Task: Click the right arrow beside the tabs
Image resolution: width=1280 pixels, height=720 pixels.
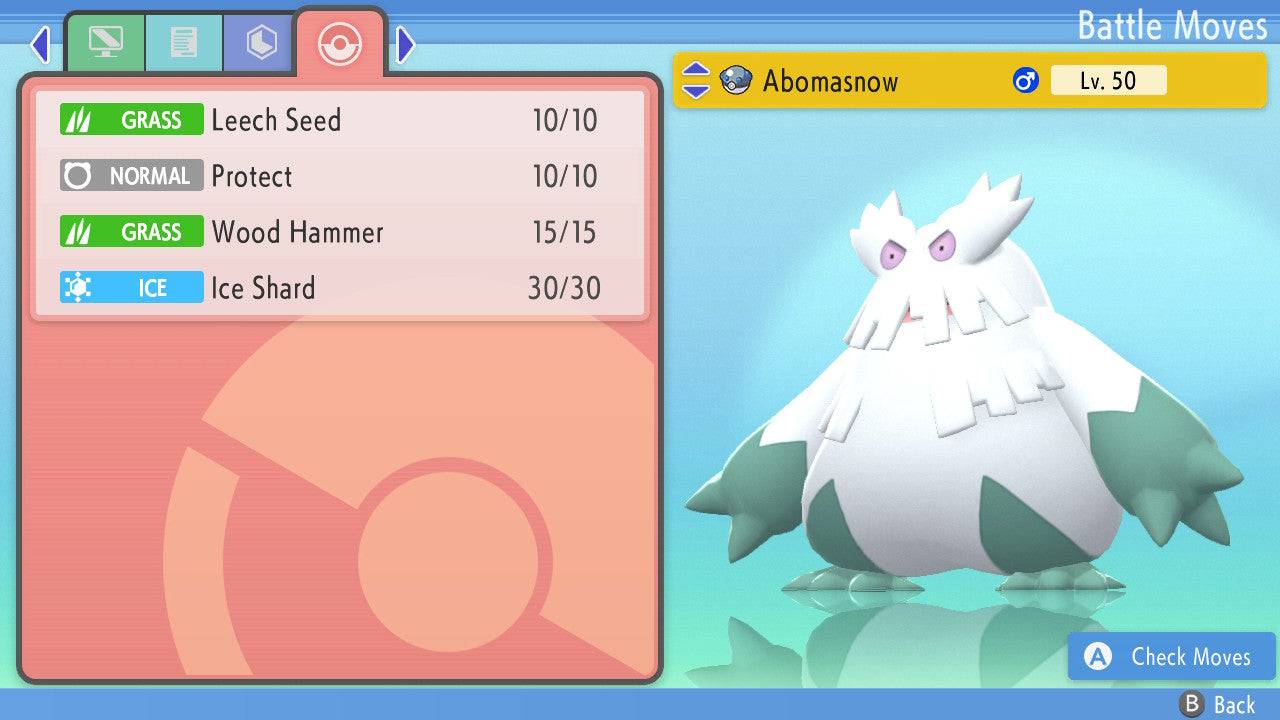Action: tap(405, 44)
